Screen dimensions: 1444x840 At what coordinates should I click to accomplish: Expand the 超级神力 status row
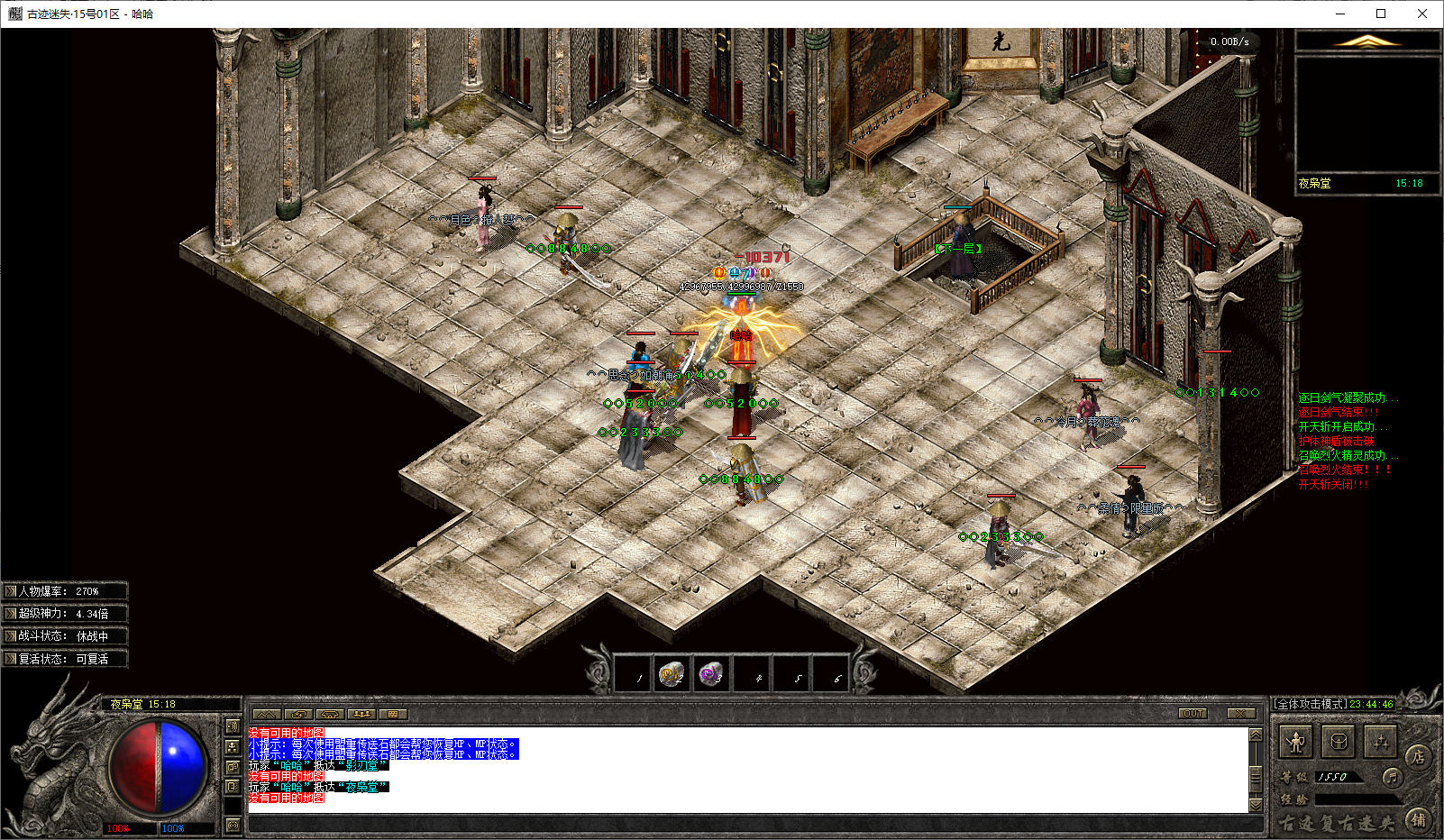point(11,614)
